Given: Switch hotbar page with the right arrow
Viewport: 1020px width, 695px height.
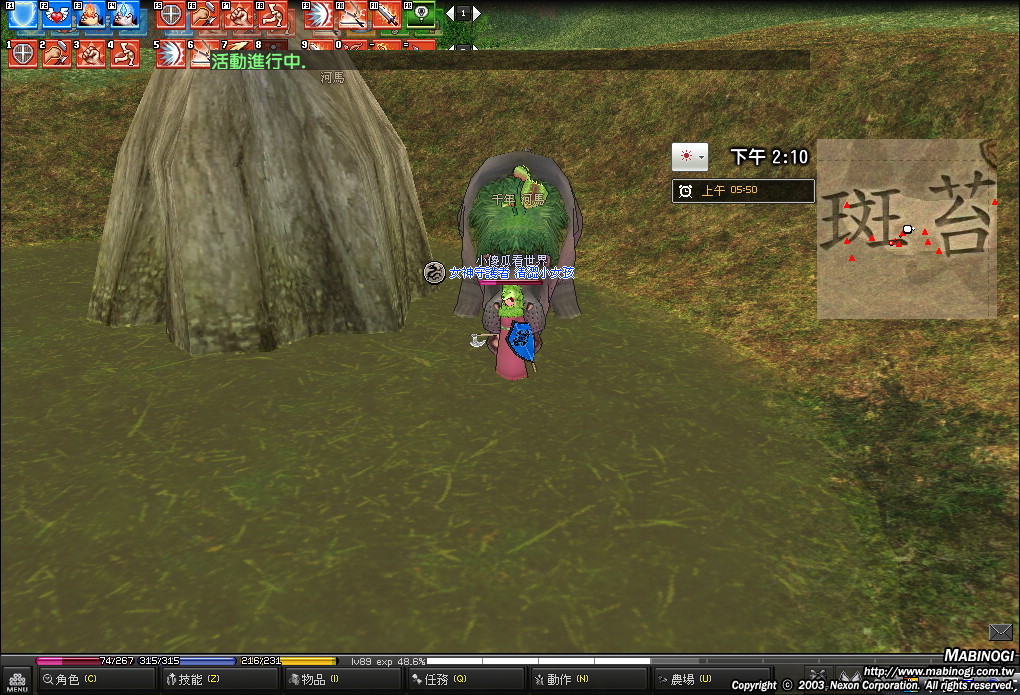Looking at the screenshot, I should (x=477, y=13).
